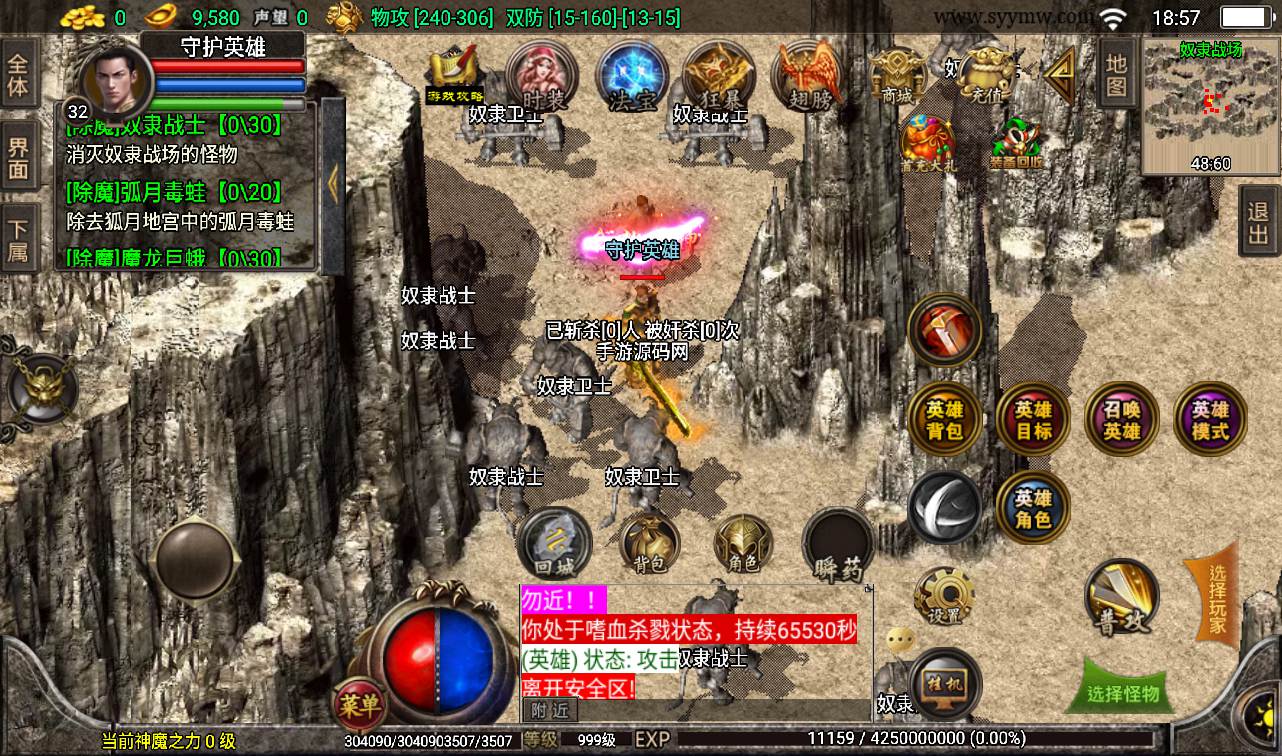The width and height of the screenshot is (1282, 756).
Task: Open the 时装 costume menu
Action: point(543,77)
